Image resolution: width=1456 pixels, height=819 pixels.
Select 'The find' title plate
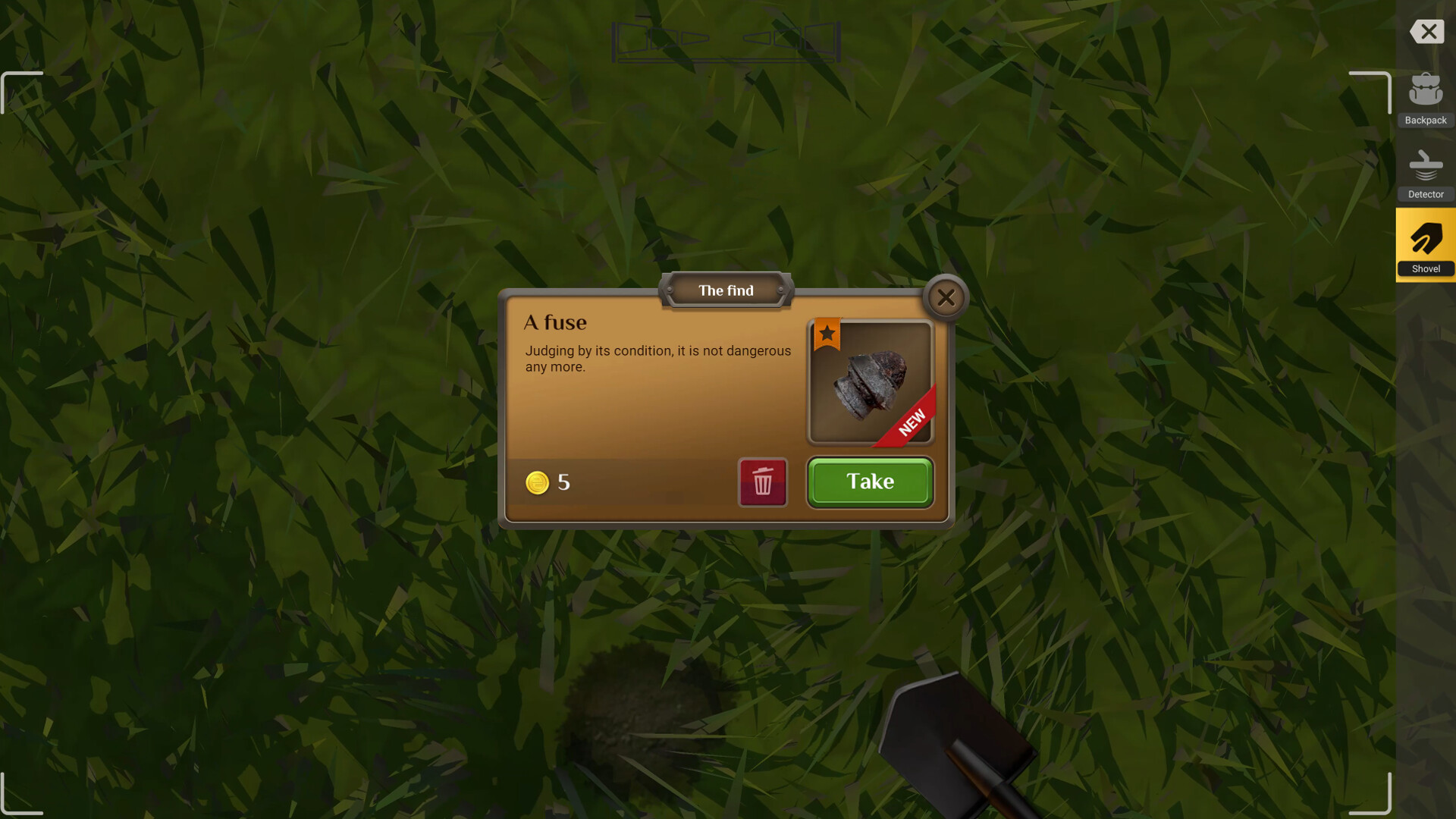[x=726, y=290]
